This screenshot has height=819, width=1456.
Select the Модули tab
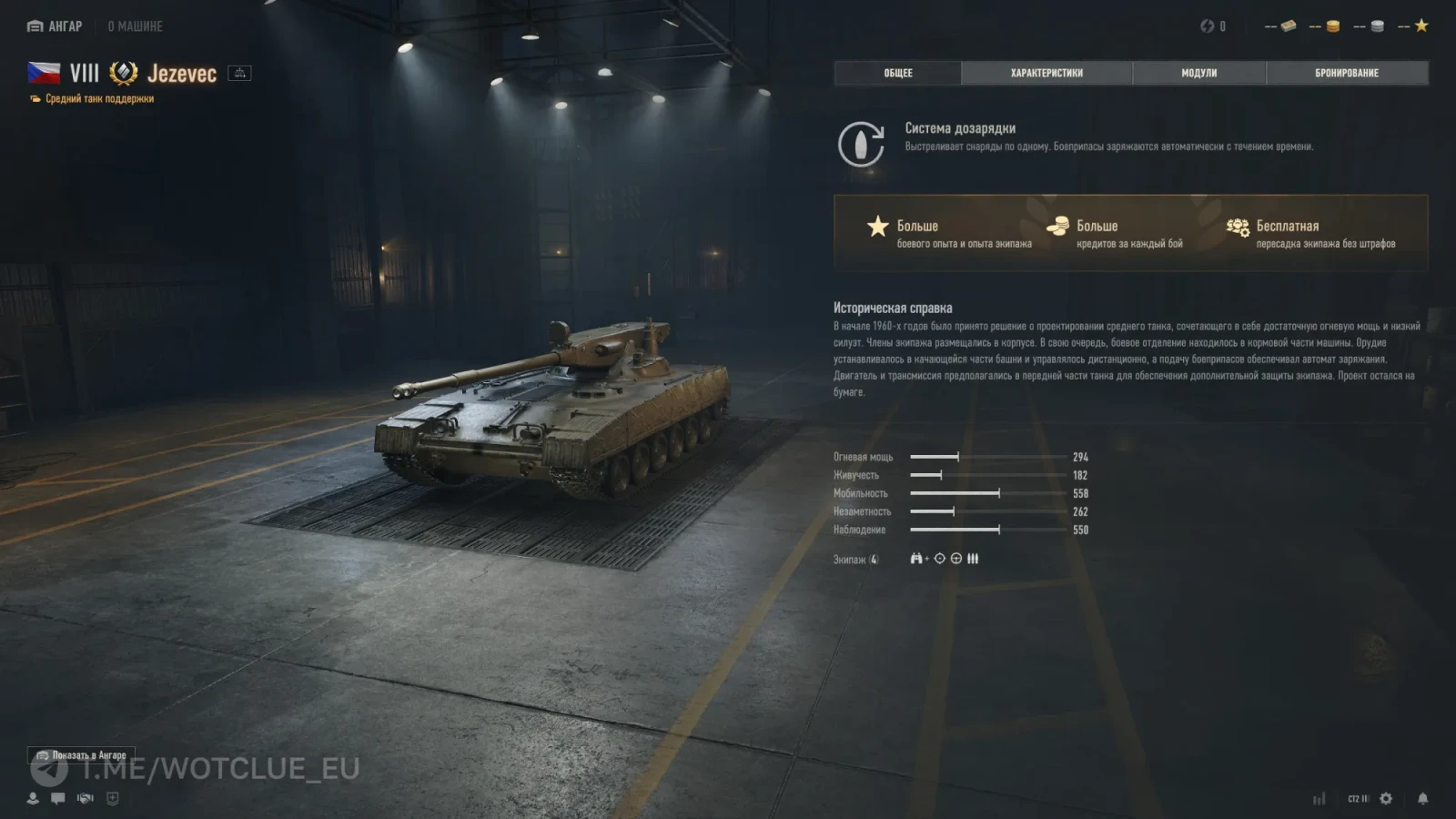(x=1198, y=73)
